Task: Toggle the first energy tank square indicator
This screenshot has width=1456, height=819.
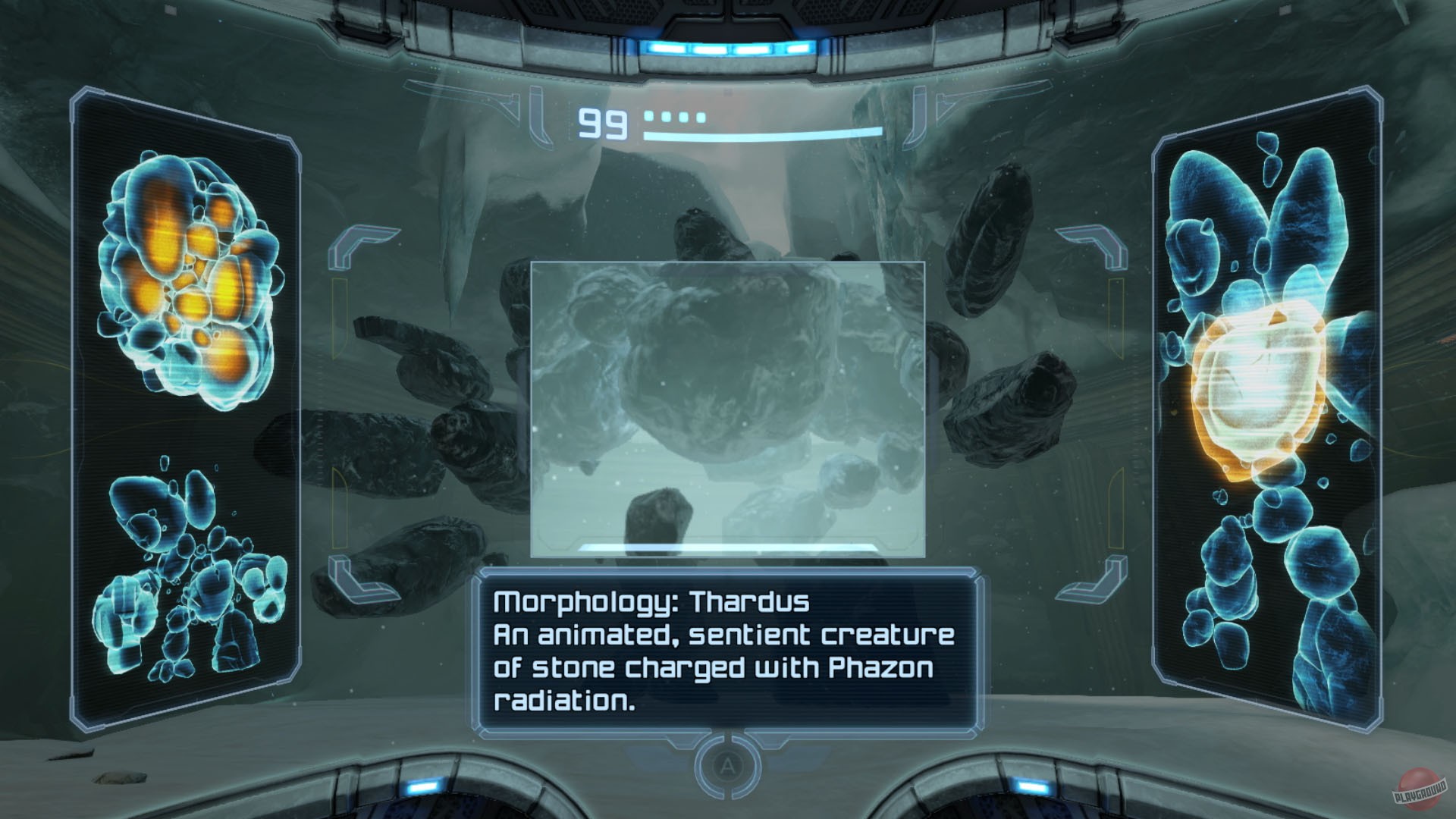Action: pos(650,116)
